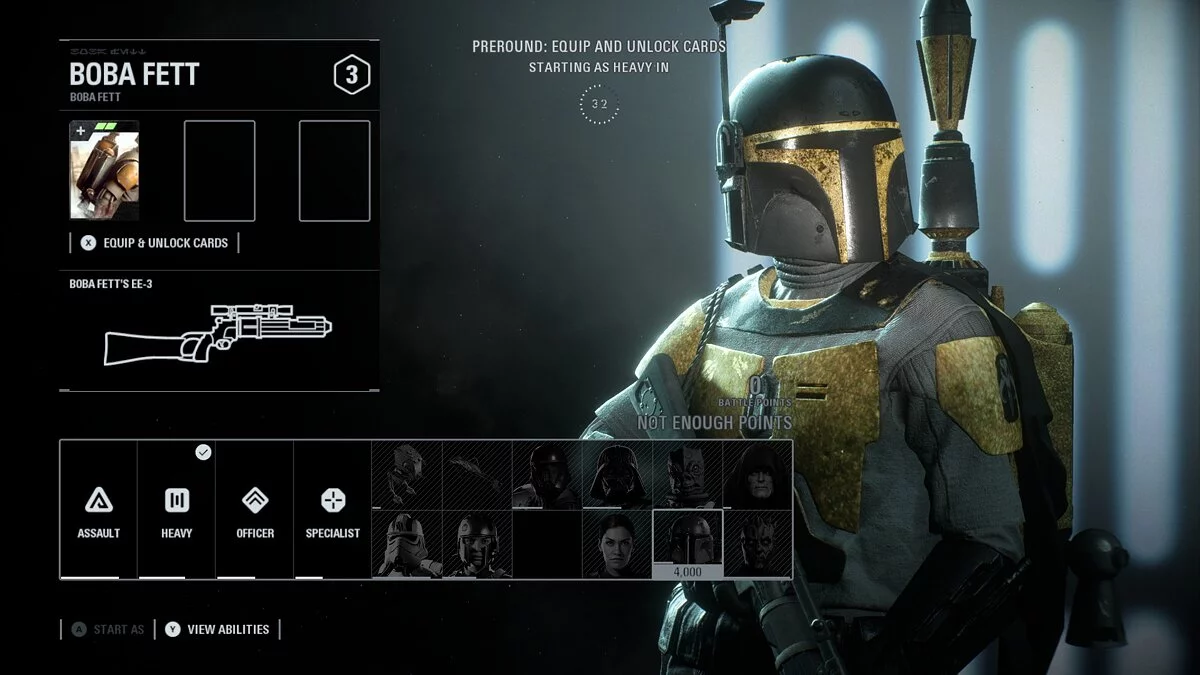
Task: Switch to the Officer class
Action: [254, 510]
